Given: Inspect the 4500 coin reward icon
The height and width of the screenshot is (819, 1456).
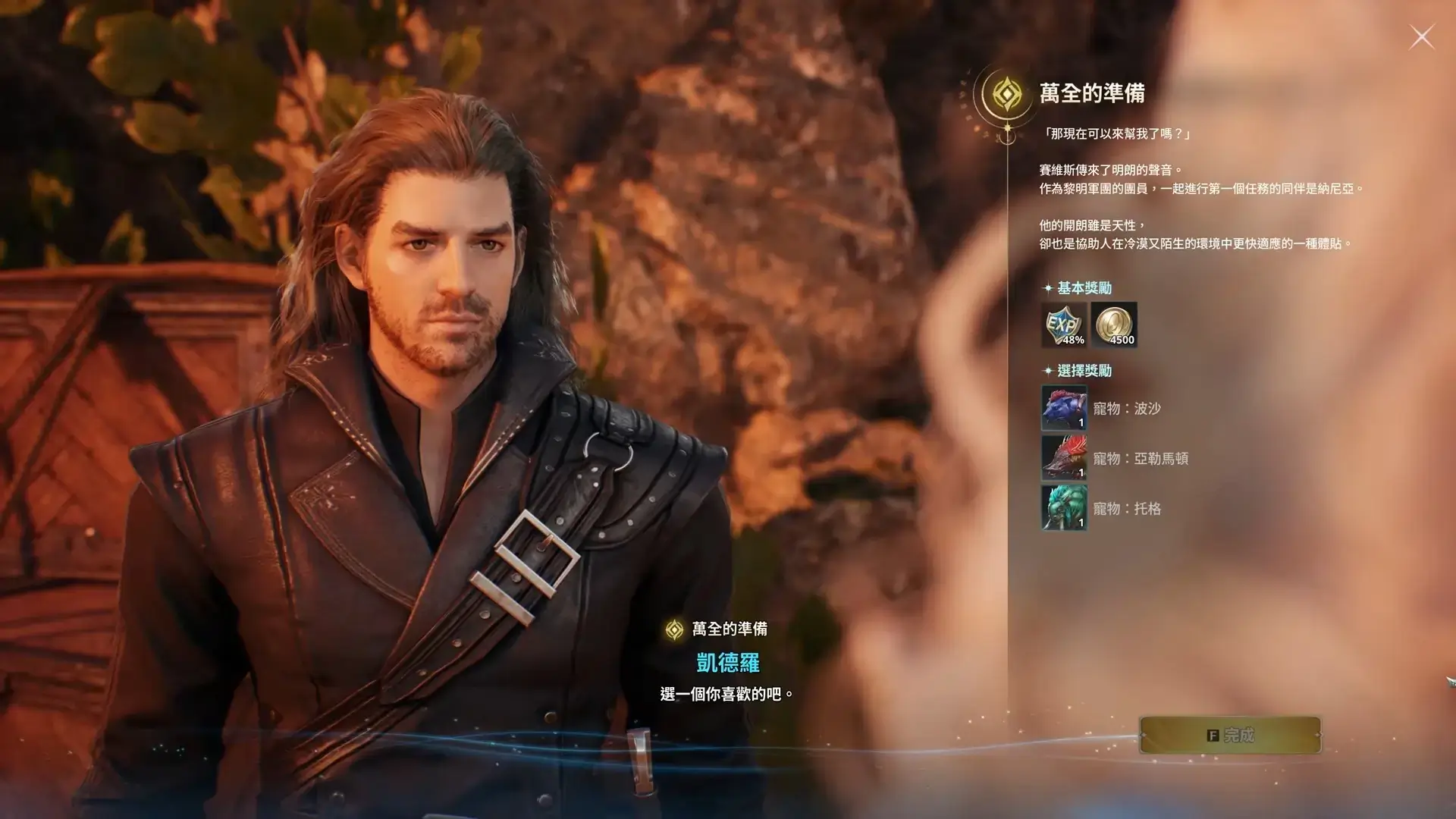Looking at the screenshot, I should [x=1114, y=325].
